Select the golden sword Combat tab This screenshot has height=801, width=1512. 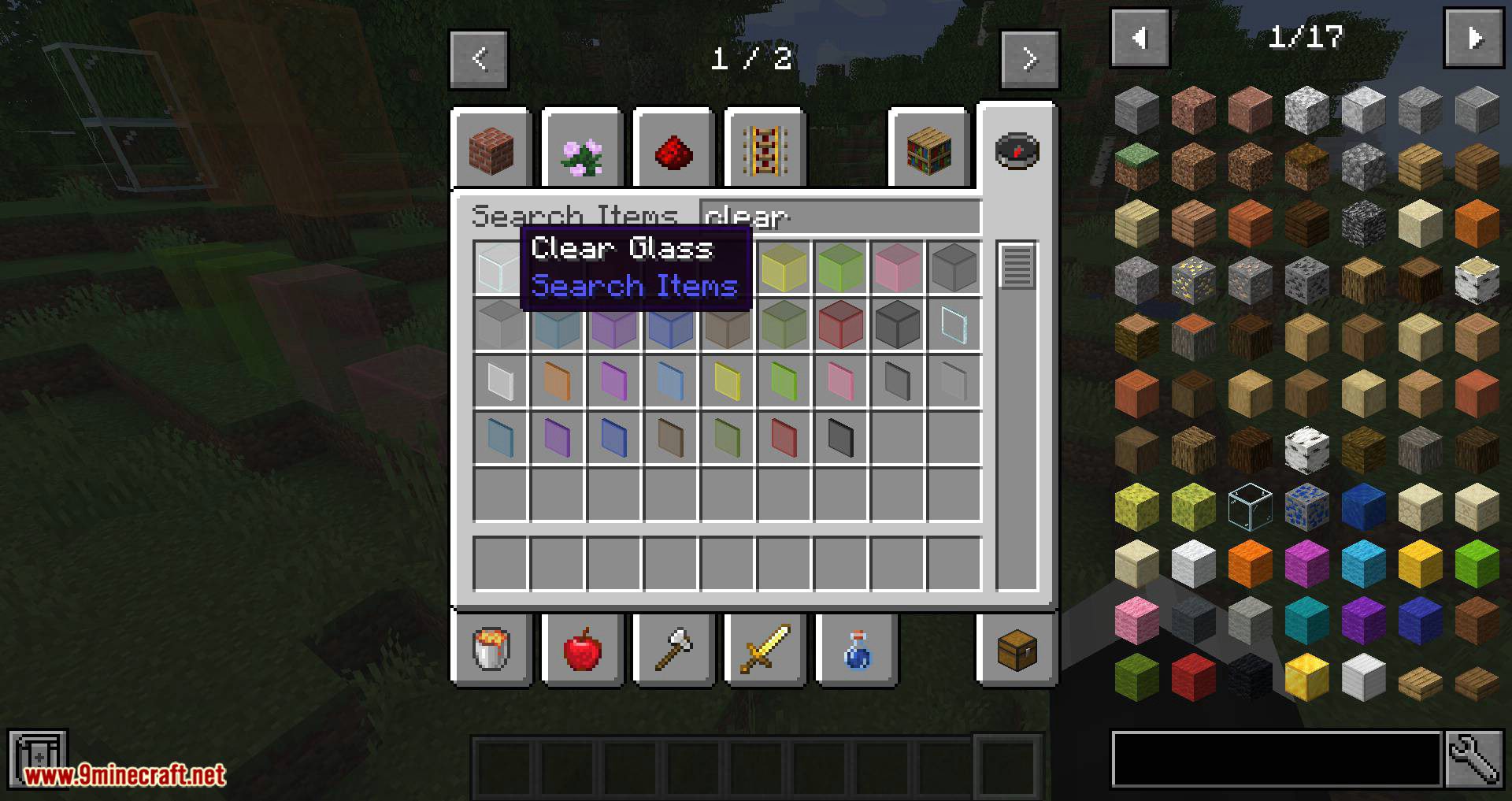(765, 650)
